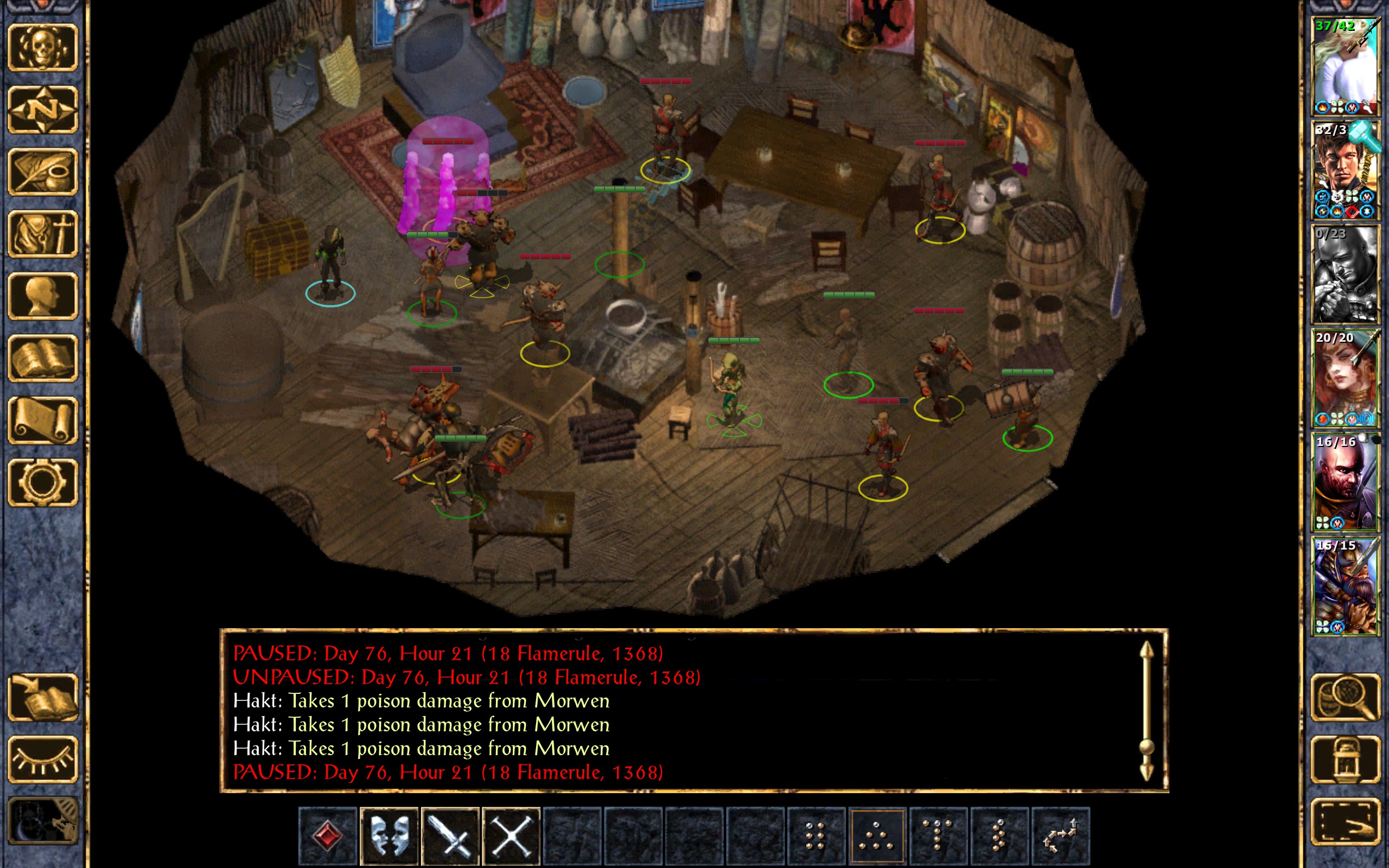1389x868 pixels.
Task: Open the mage spellbook icon
Action: pos(43,358)
